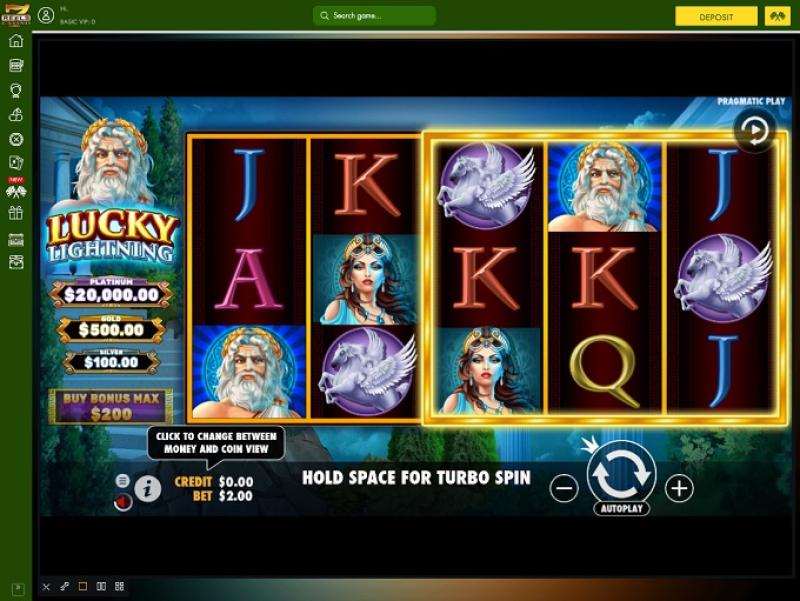Buy the Bonus Max for $200
This screenshot has height=601, width=800.
click(x=111, y=406)
